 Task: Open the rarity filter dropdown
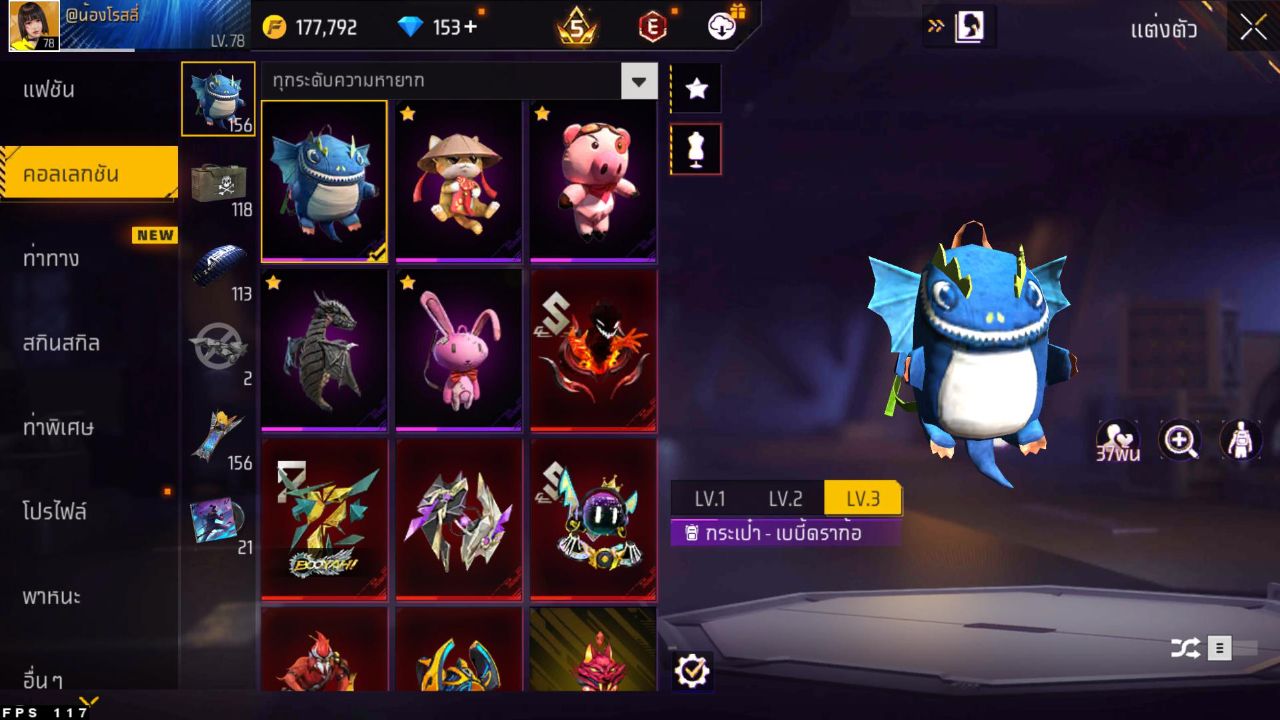point(639,80)
